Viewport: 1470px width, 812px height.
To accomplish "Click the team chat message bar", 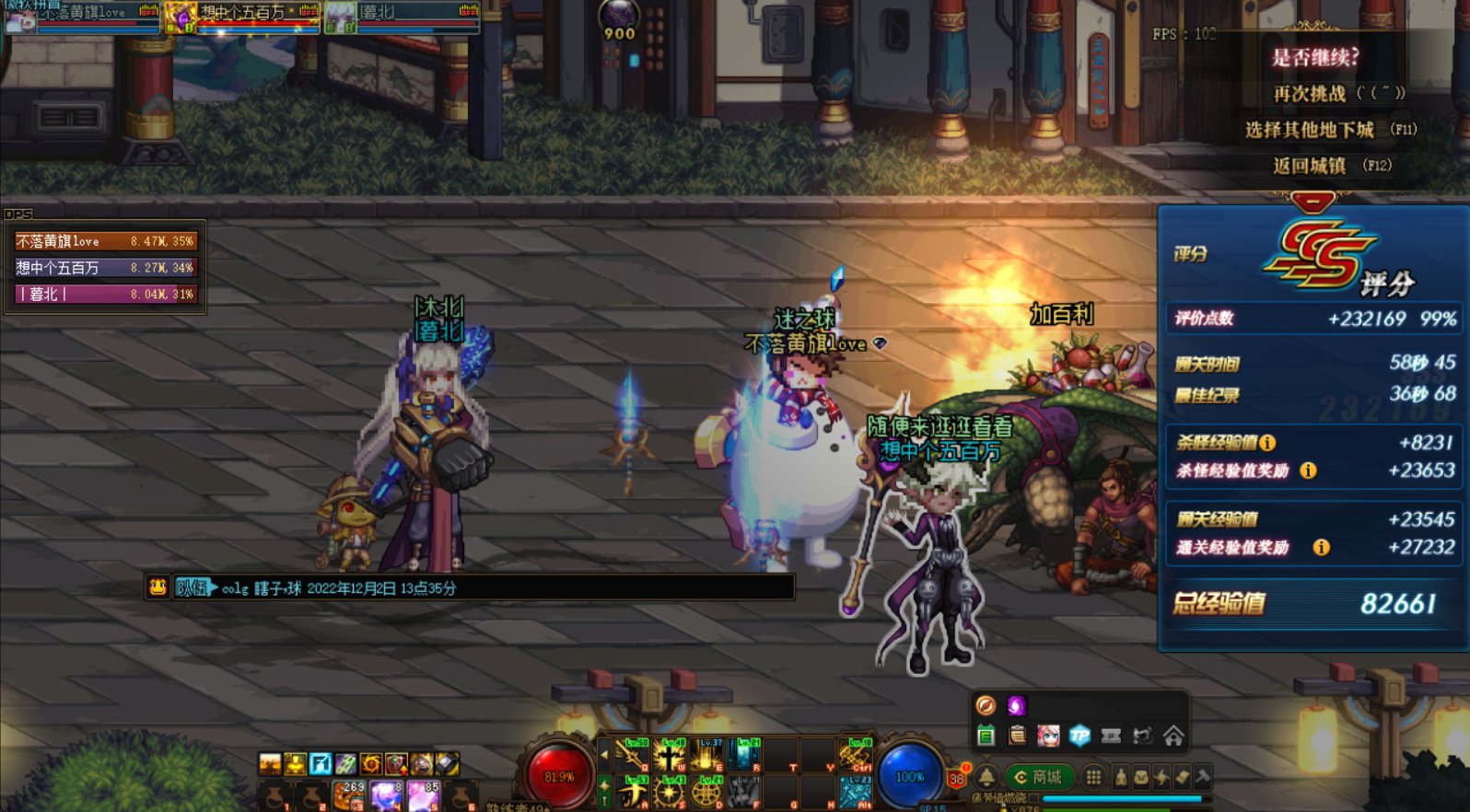I will (470, 587).
